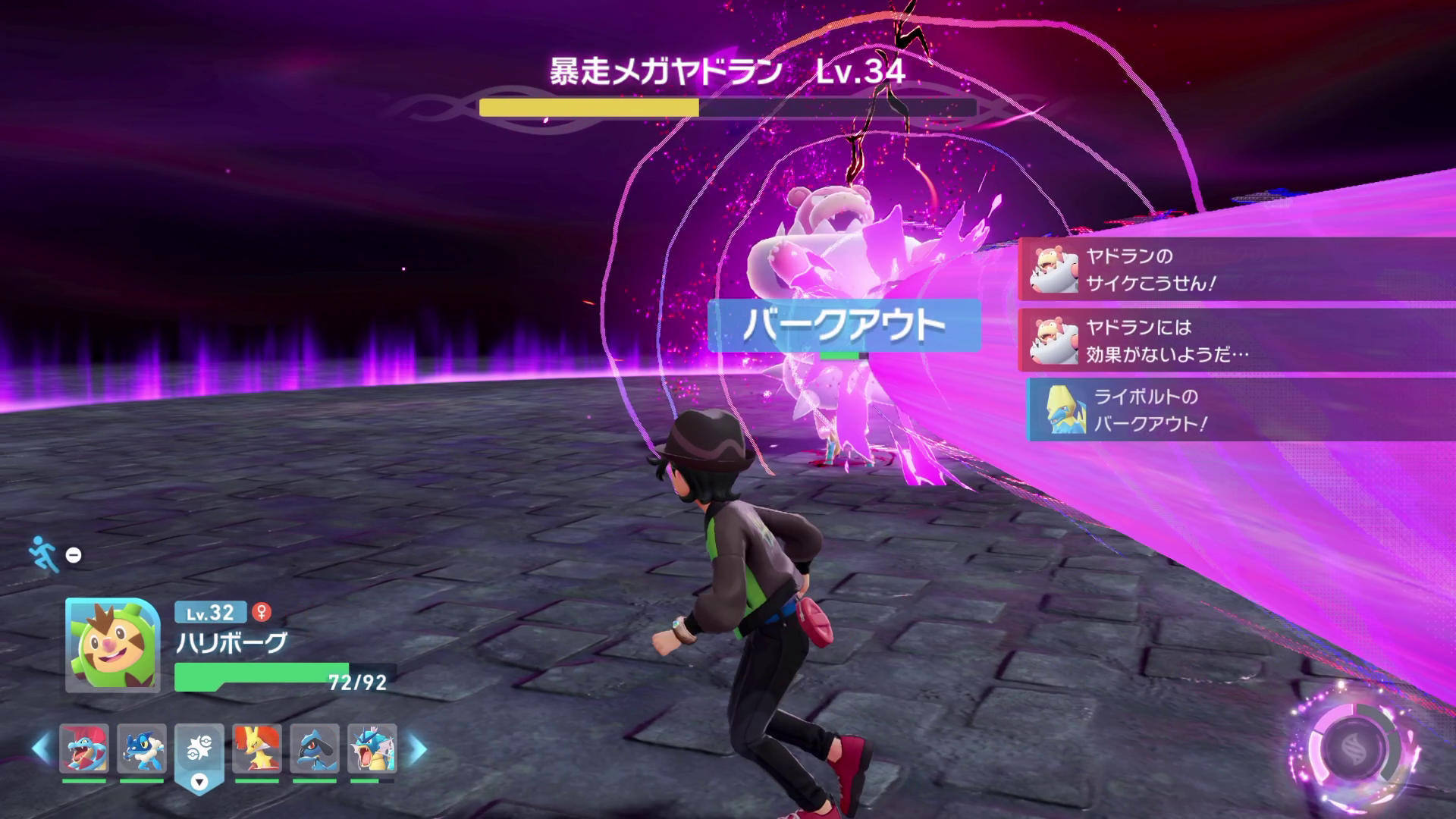Open the ライボルトのバークアウト log entry
This screenshot has height=819, width=1456.
coord(1240,410)
